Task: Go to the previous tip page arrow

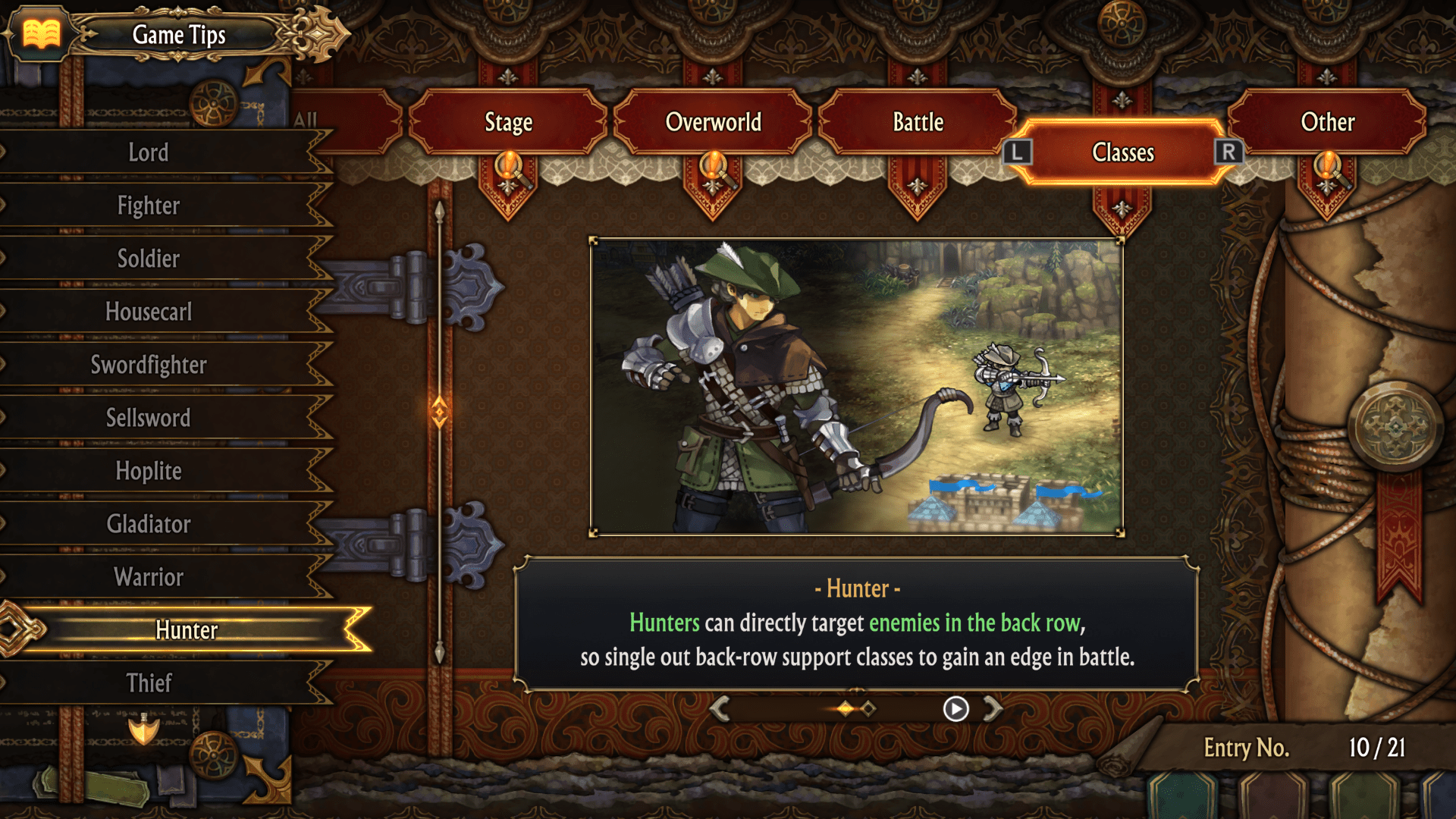Action: coord(720,709)
